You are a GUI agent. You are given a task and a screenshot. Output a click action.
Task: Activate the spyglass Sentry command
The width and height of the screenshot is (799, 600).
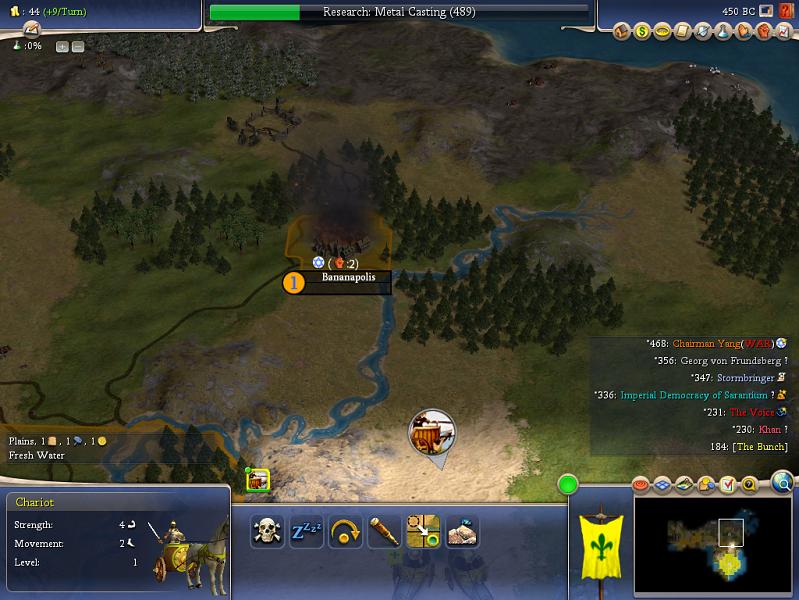tap(383, 531)
